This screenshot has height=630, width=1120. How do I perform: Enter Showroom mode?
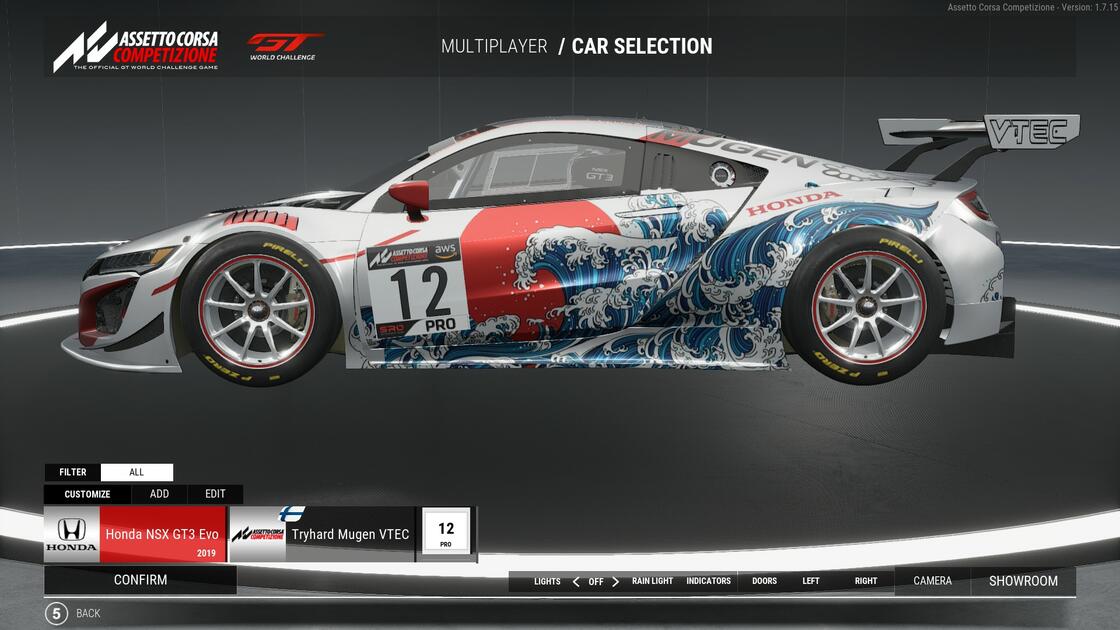click(x=1023, y=581)
